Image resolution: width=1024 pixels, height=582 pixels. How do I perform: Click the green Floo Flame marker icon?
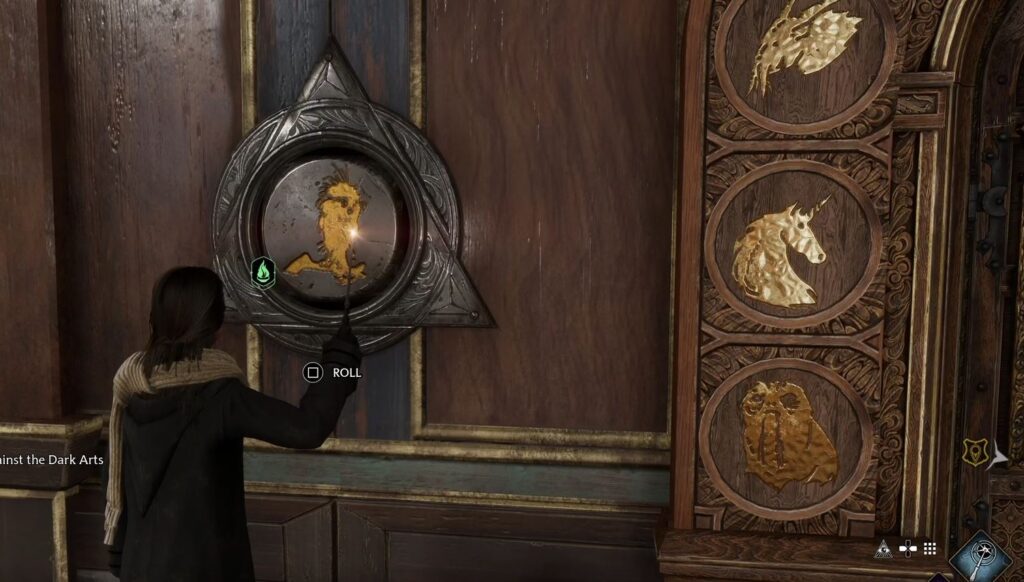[263, 272]
